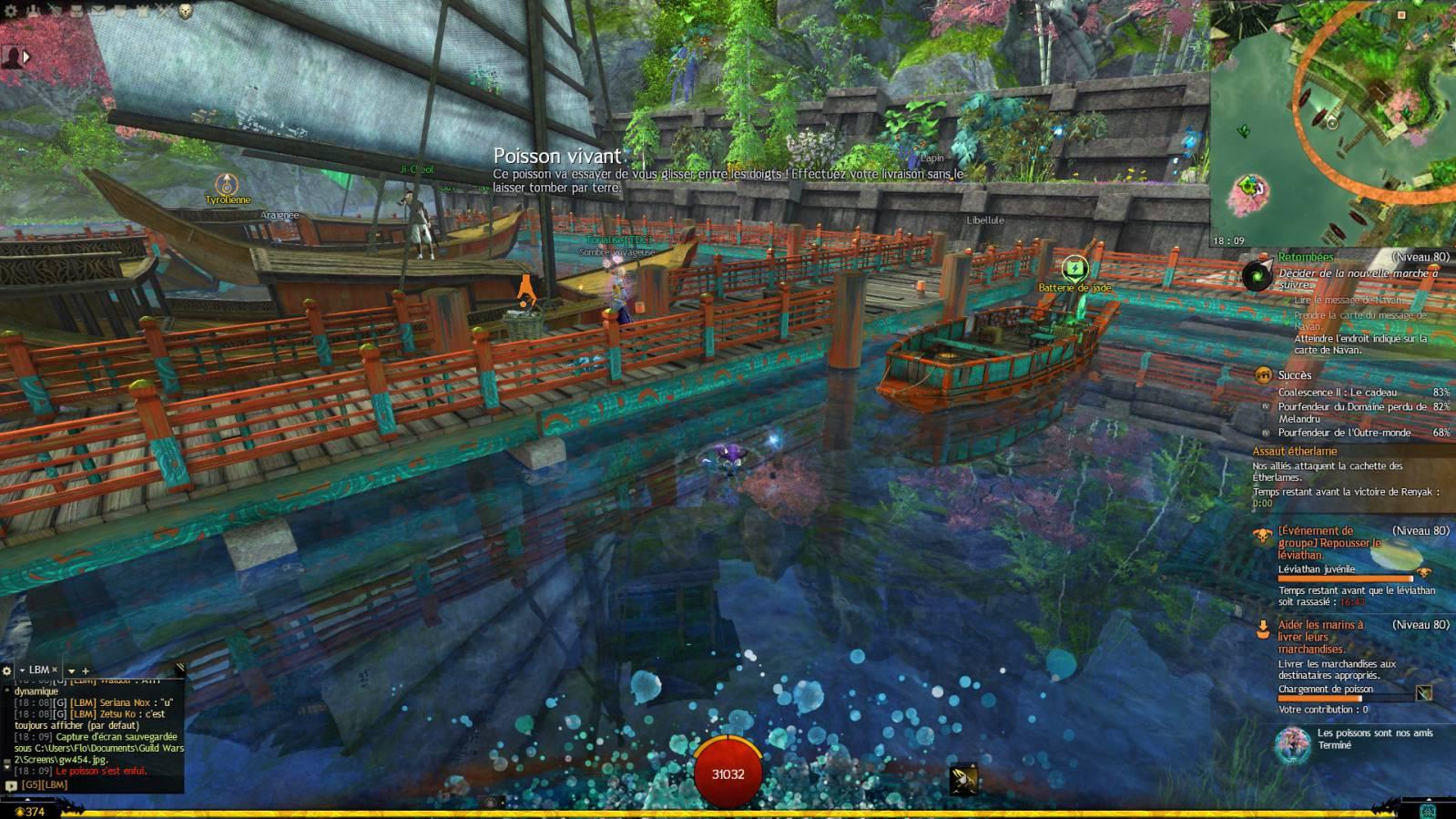Viewport: 1456px width, 819px height.
Task: Select the Retombées story objective
Action: pos(1306,258)
